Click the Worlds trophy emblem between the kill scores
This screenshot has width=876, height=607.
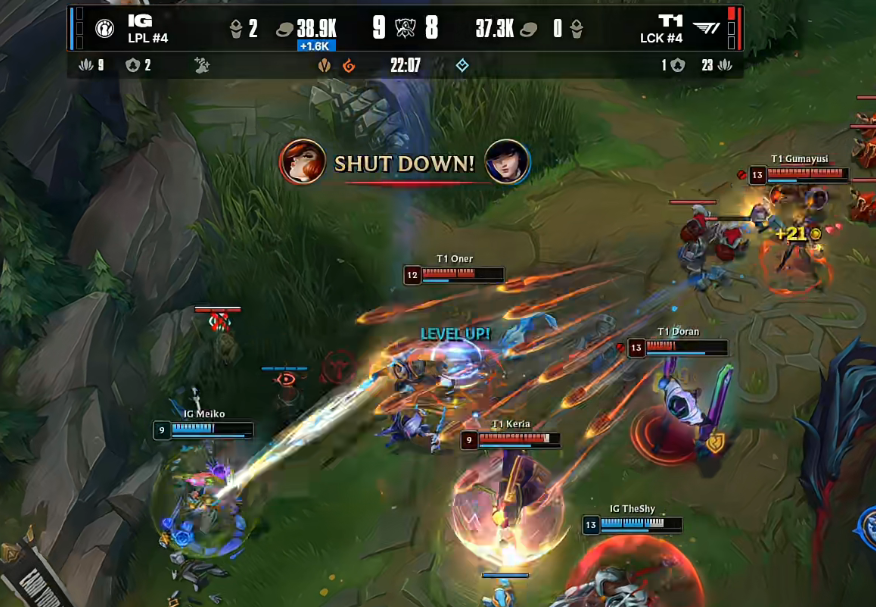click(405, 27)
